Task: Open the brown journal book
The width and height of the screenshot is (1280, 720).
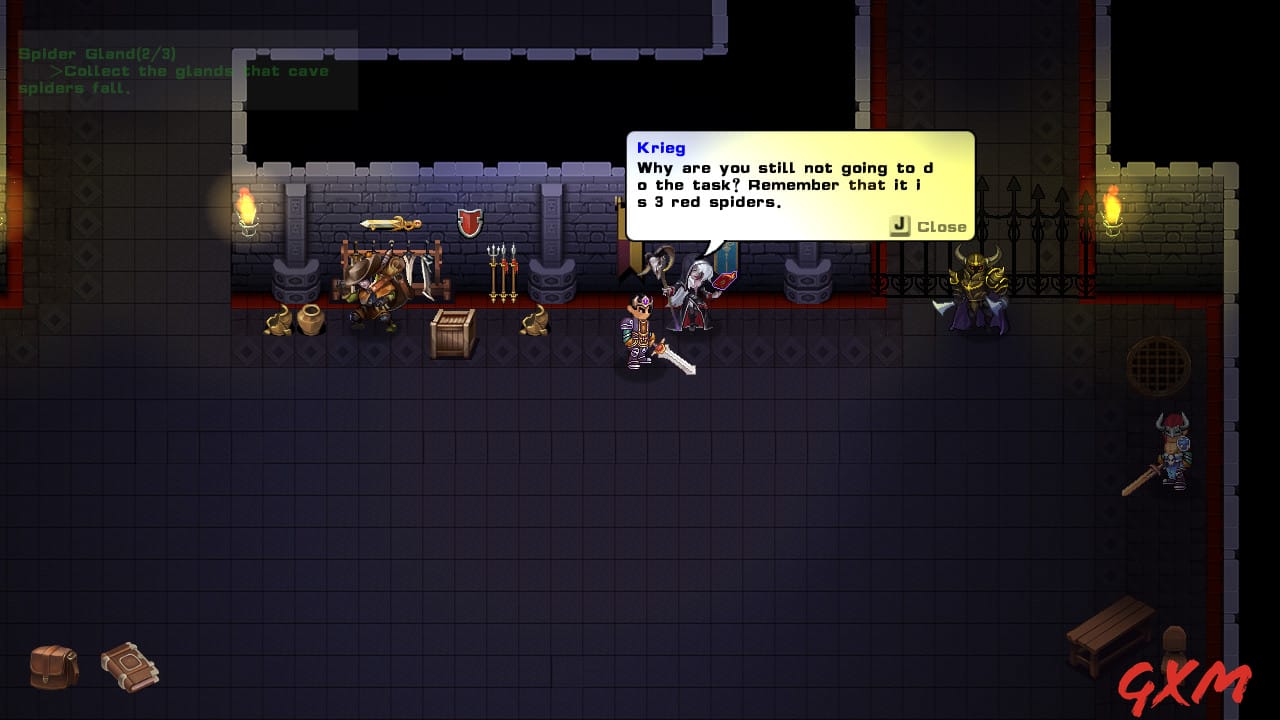Action: tap(130, 666)
